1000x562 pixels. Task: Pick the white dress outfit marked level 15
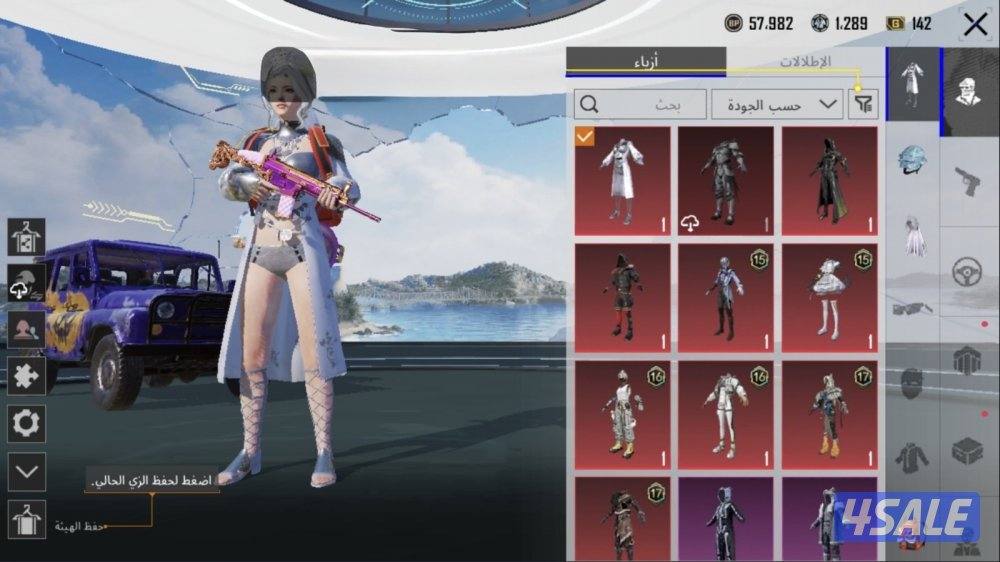coord(829,298)
